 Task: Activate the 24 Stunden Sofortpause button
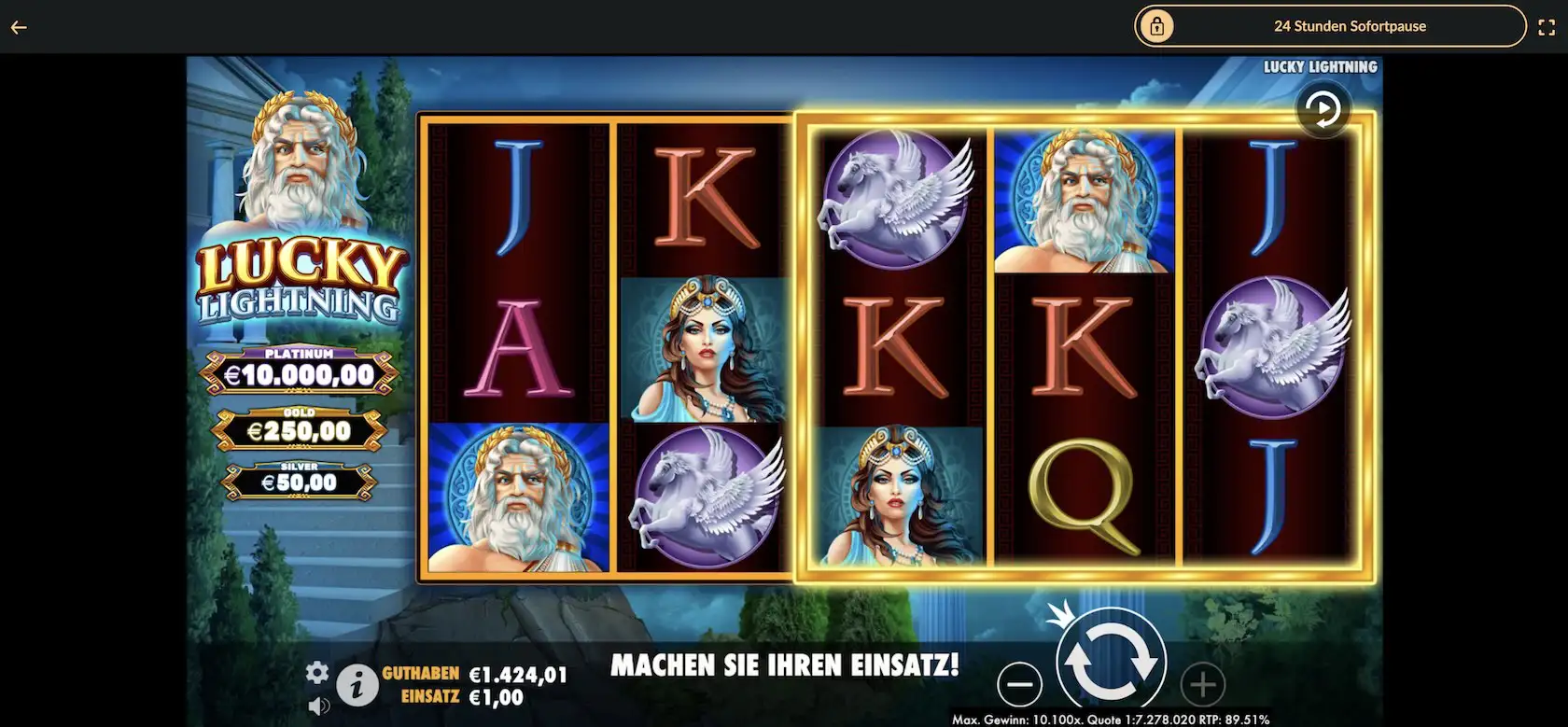tap(1351, 26)
